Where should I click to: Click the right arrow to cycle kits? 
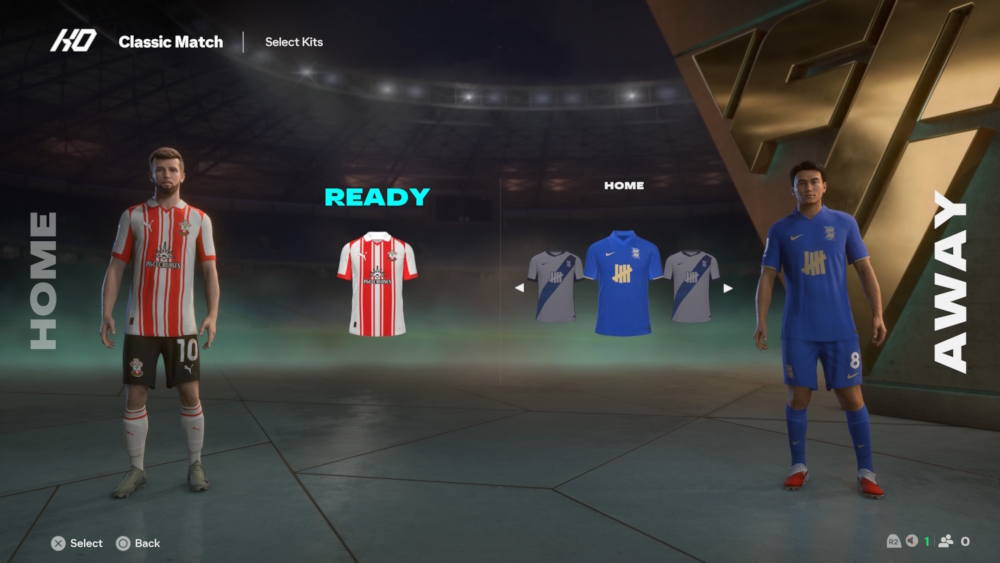728,288
